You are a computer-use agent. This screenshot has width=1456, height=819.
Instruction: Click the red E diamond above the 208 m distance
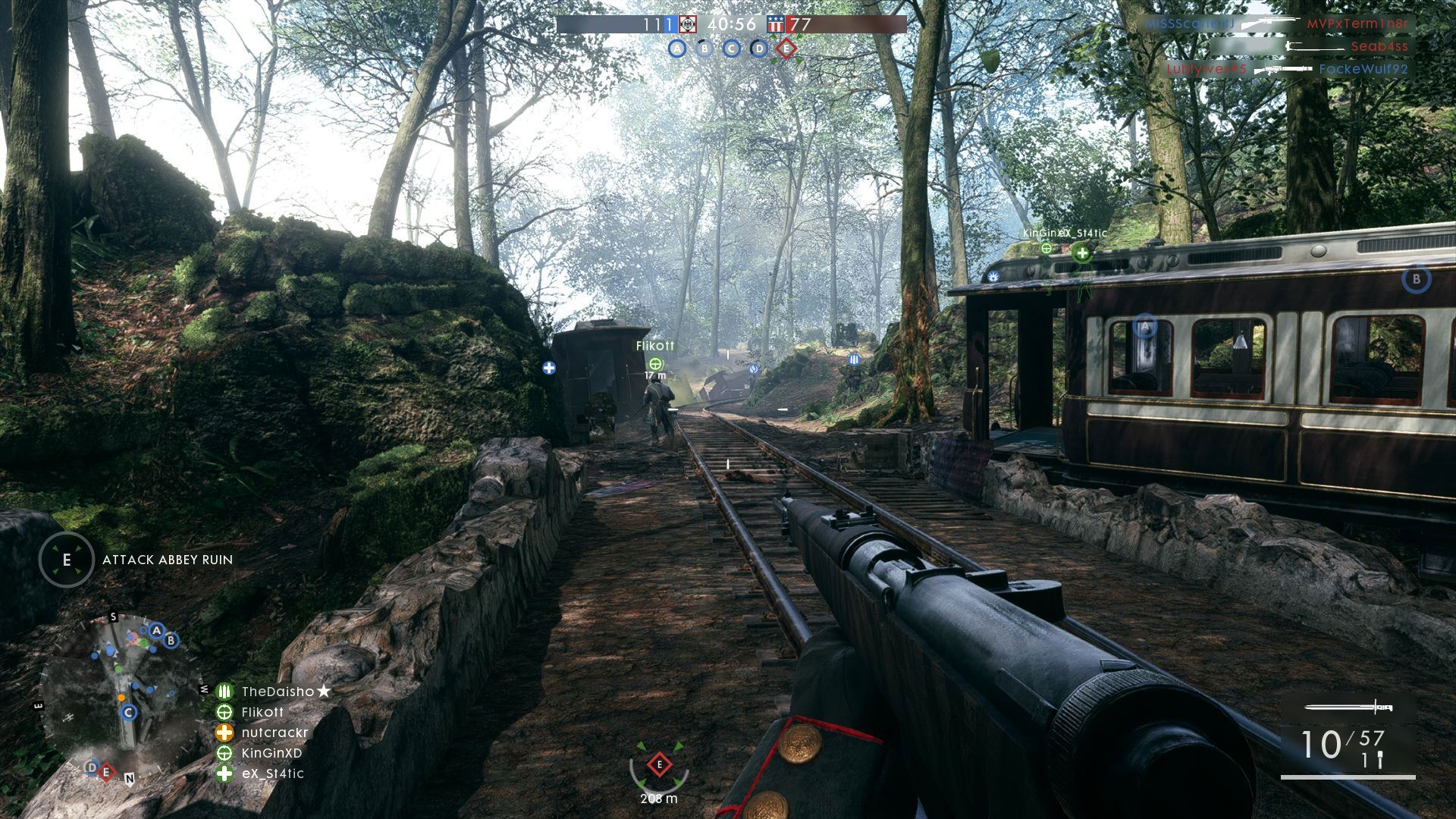coord(659,764)
